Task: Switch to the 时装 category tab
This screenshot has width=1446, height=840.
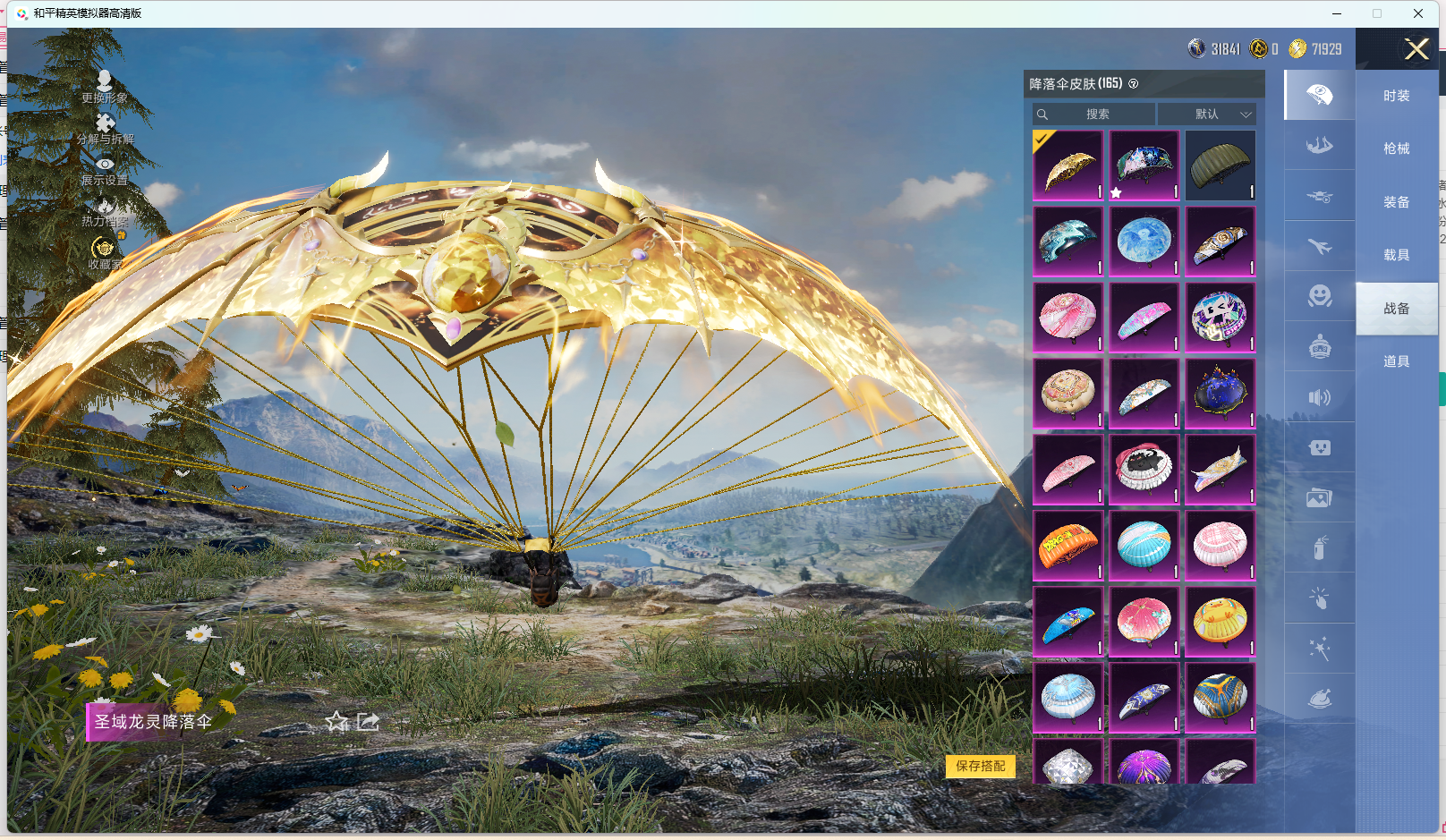Action: 1396,96
